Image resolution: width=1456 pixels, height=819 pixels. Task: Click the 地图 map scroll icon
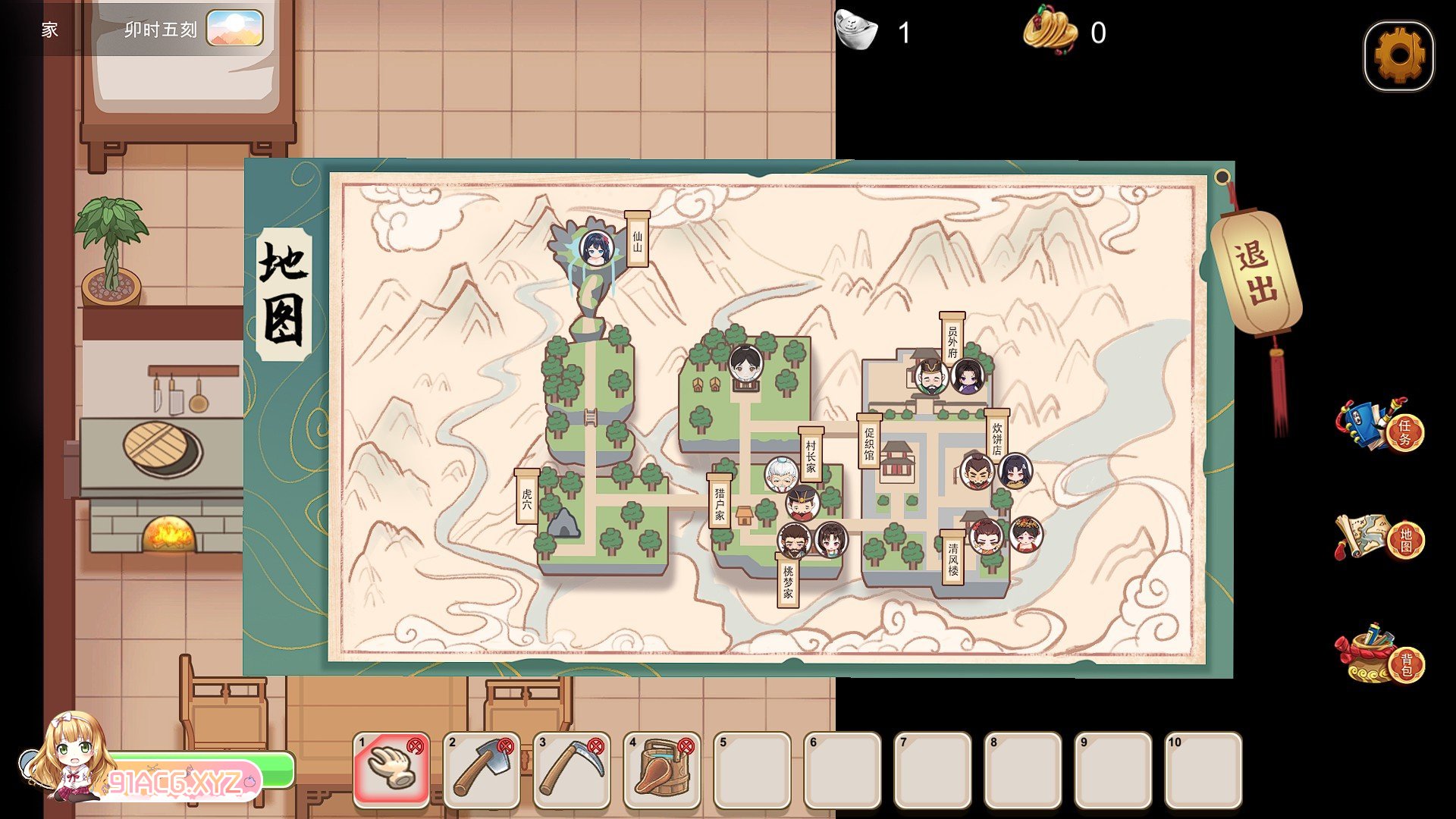1380,537
